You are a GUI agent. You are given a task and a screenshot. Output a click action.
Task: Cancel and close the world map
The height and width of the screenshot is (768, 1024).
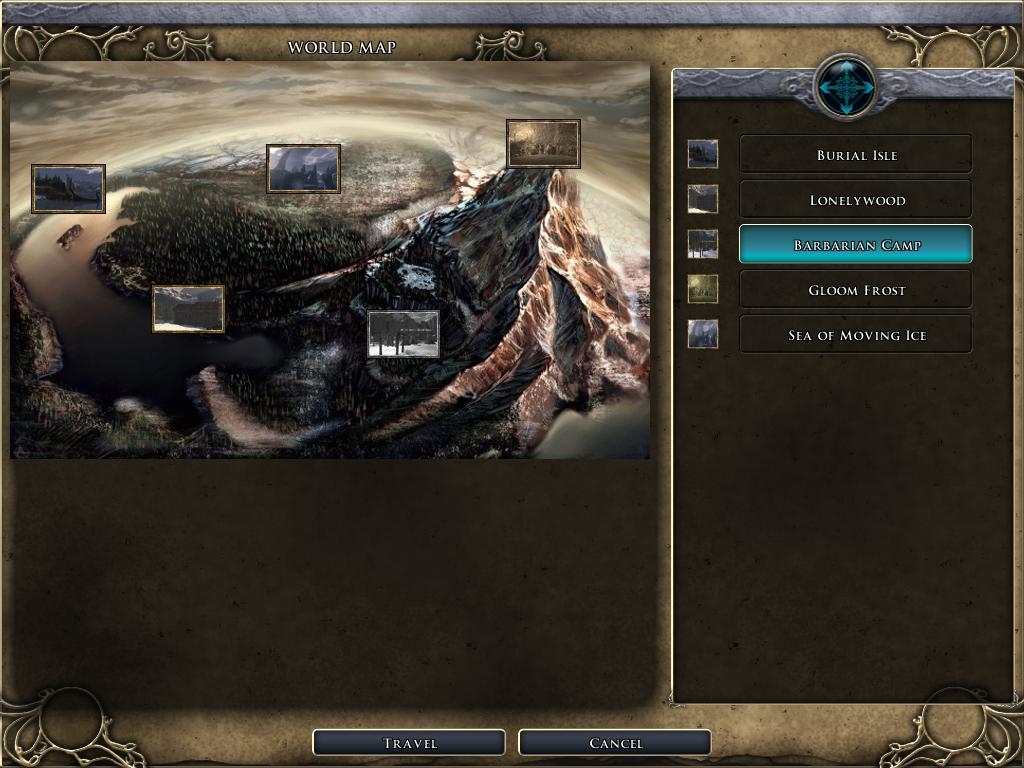pos(615,743)
